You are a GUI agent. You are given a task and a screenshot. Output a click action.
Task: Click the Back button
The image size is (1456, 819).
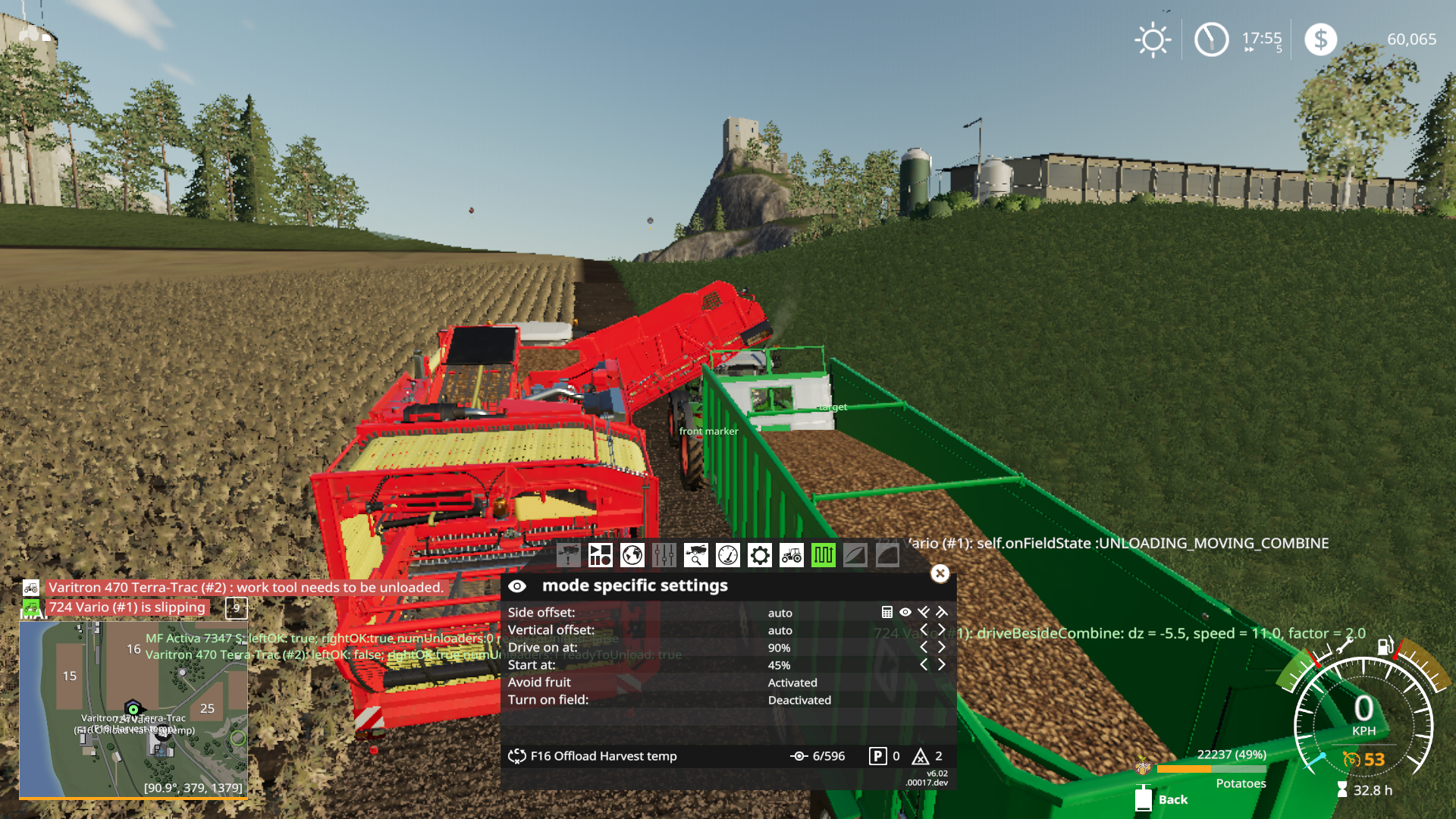pos(1172,799)
